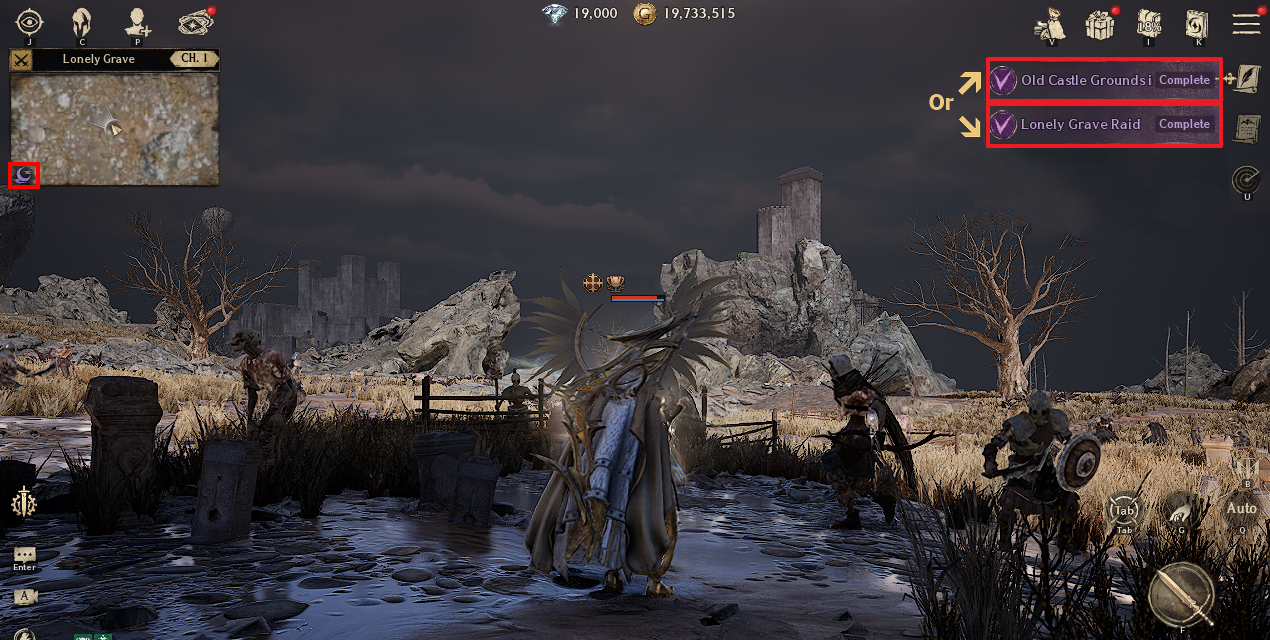This screenshot has width=1270, height=640.
Task: Click the crossed swords icon beside Lonely Grave
Action: click(21, 59)
